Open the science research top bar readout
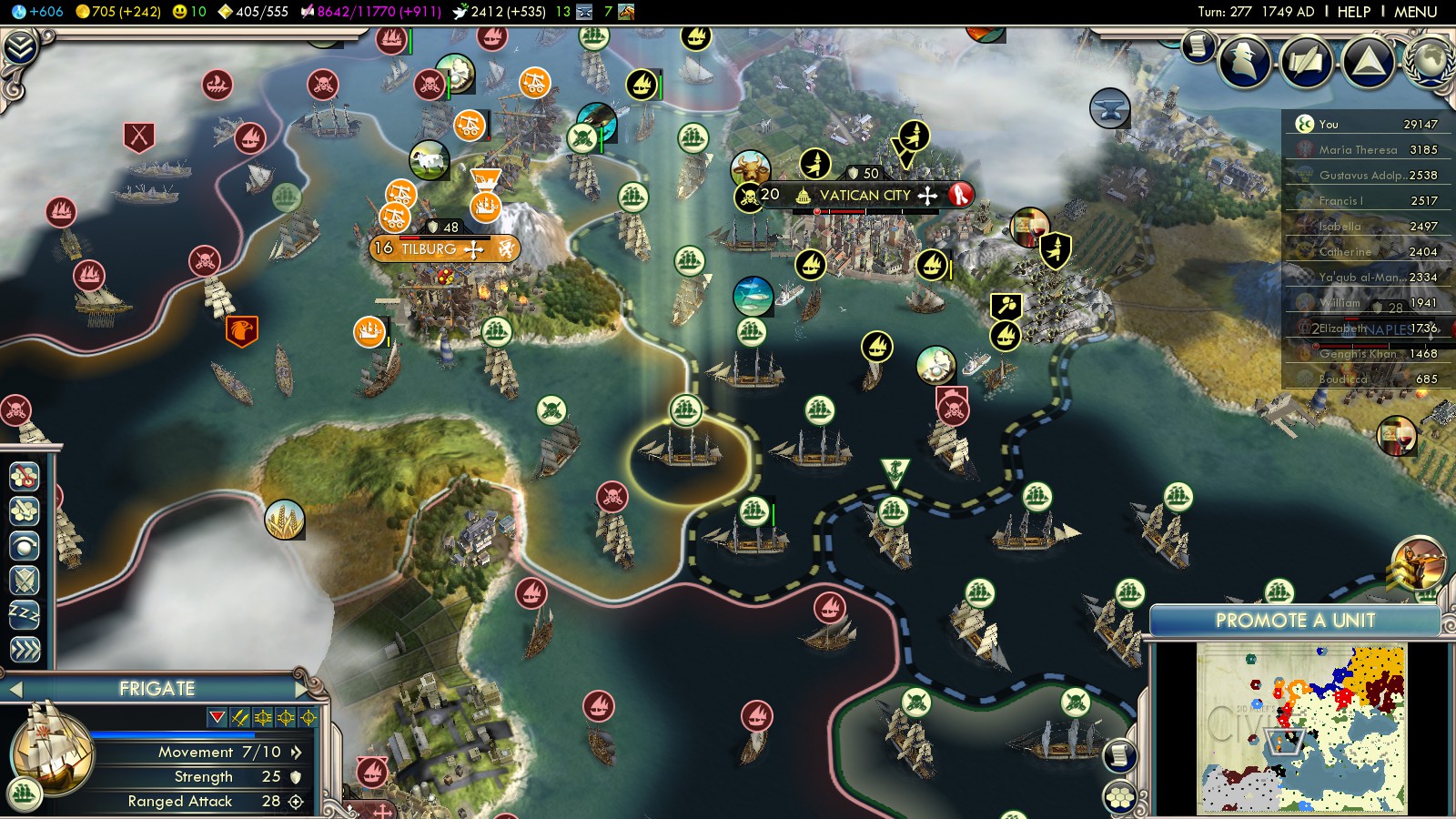The width and height of the screenshot is (1456, 819). pos(37,12)
